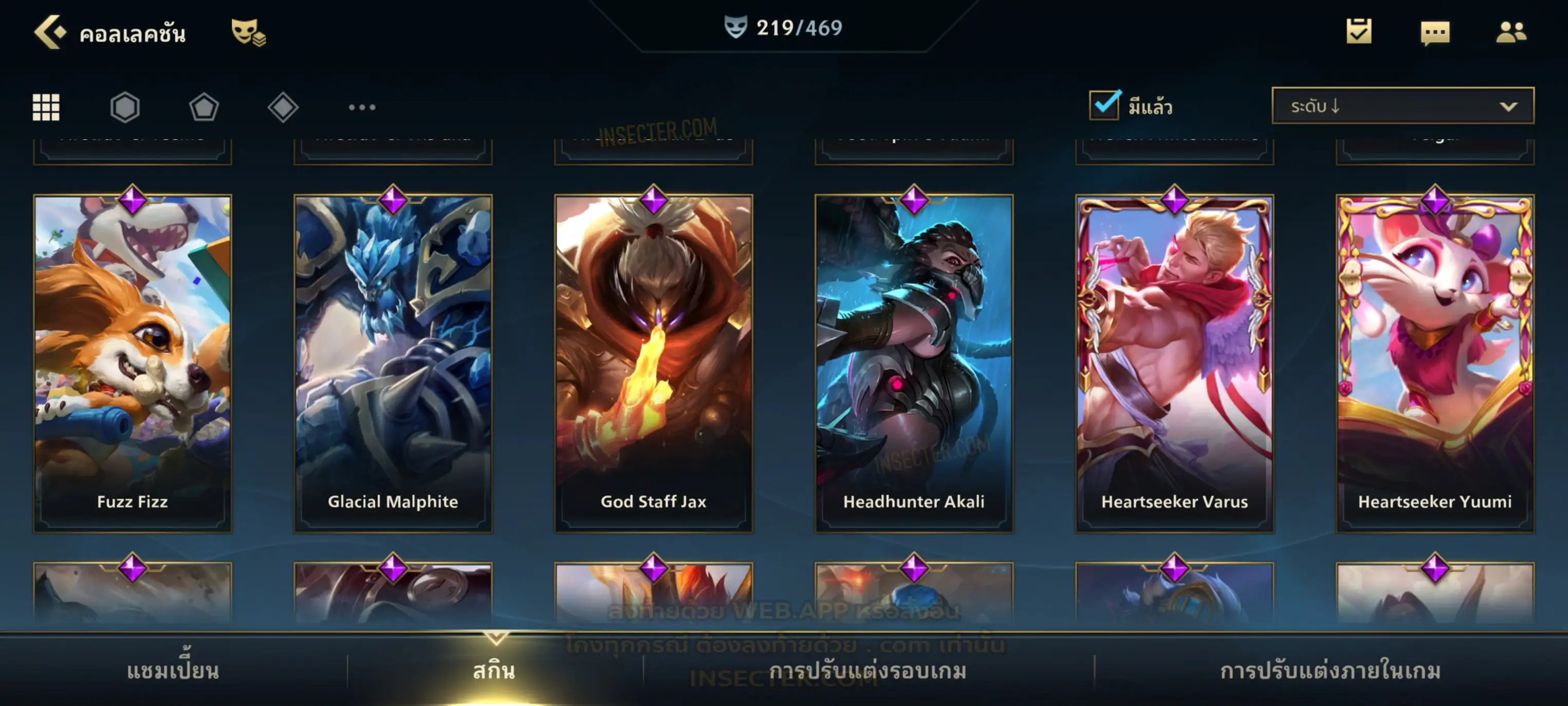Open the rank sort dropdown

point(1402,106)
